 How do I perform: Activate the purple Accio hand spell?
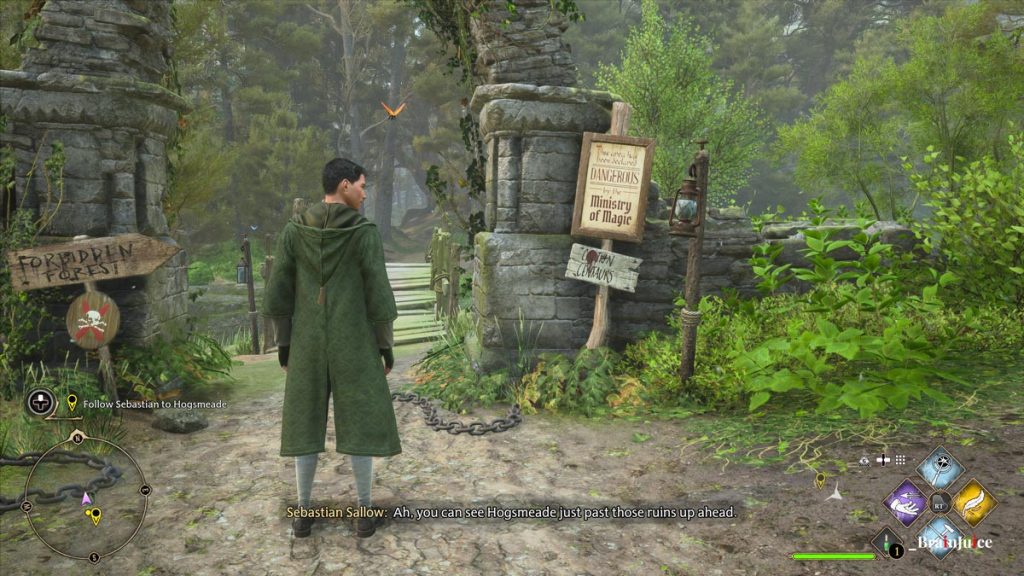coord(906,502)
